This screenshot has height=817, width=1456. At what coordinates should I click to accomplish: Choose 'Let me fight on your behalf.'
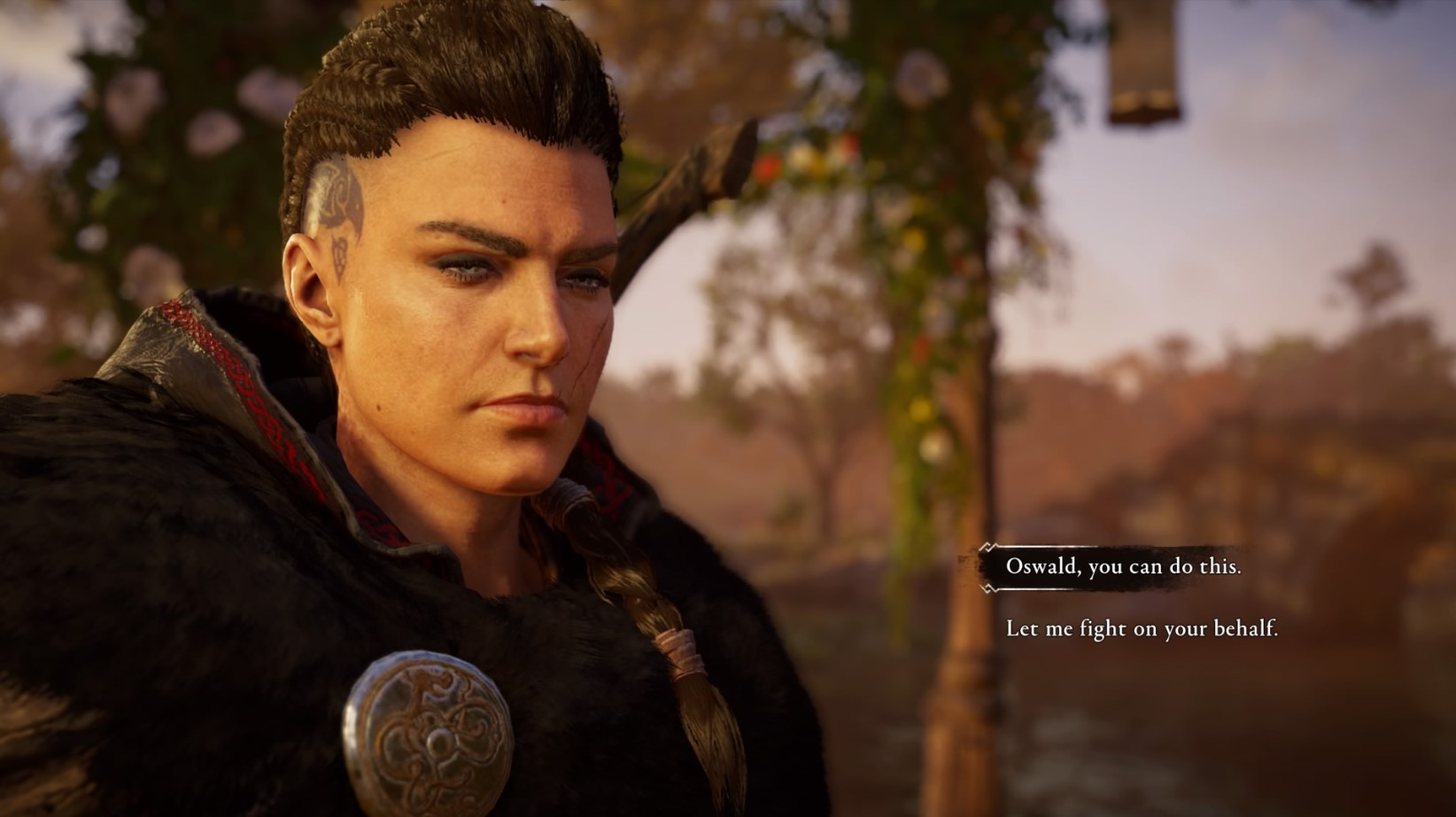pos(1144,631)
